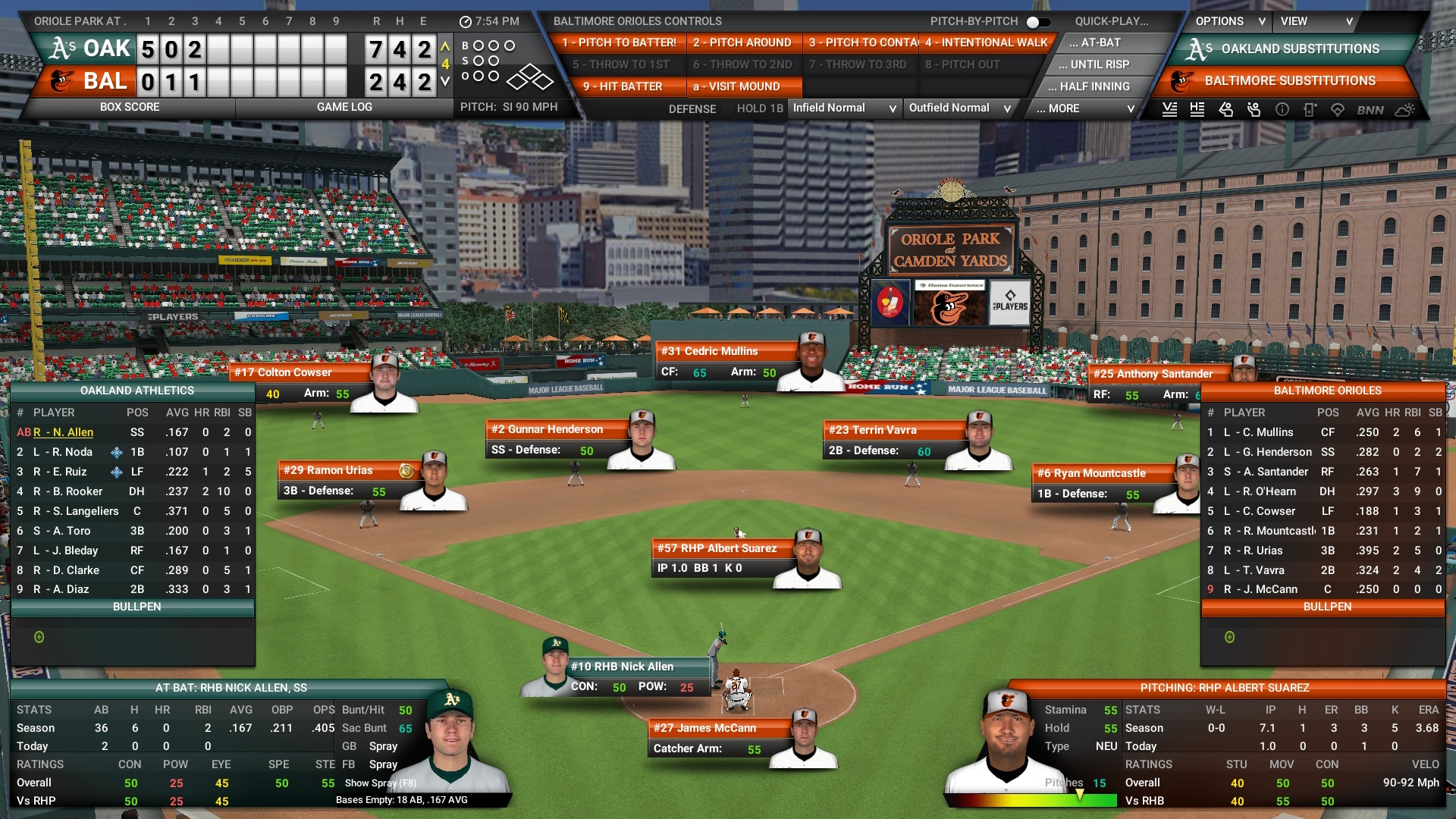This screenshot has width=1456, height=819.
Task: Open the Outfield Normal dropdown
Action: (x=959, y=108)
